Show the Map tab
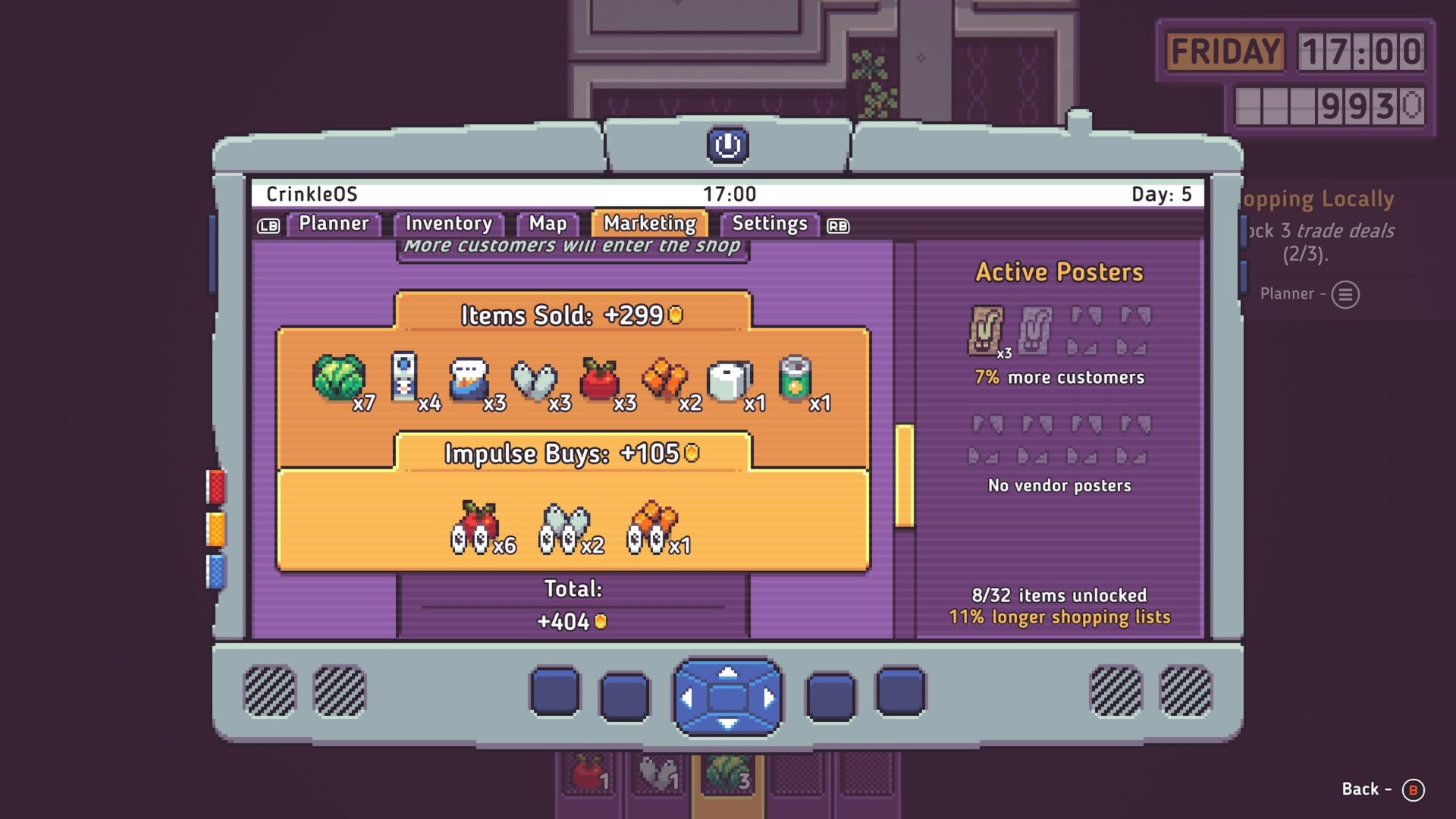The image size is (1456, 819). click(x=548, y=224)
